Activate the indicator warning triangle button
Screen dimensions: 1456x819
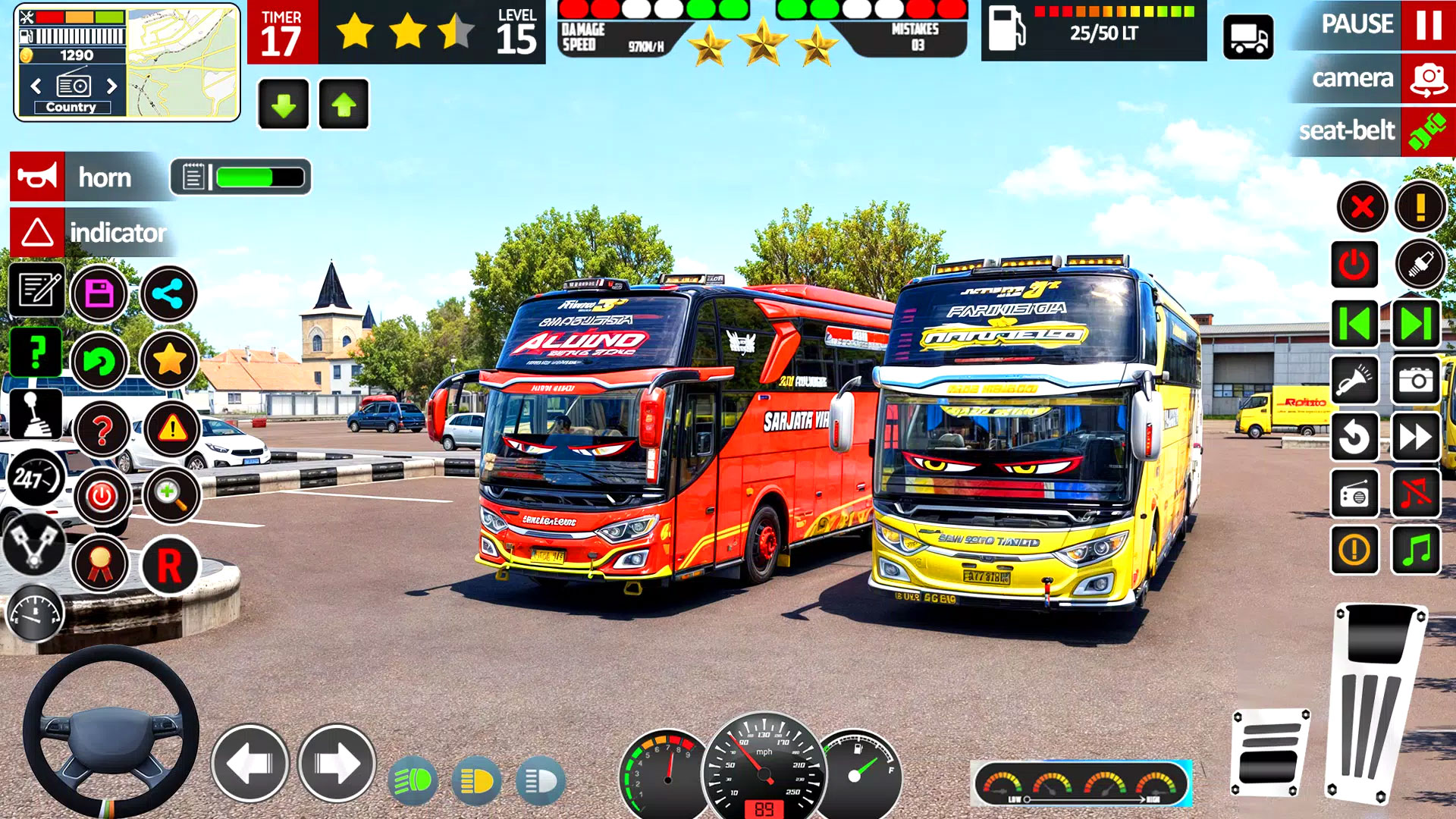pyautogui.click(x=37, y=232)
